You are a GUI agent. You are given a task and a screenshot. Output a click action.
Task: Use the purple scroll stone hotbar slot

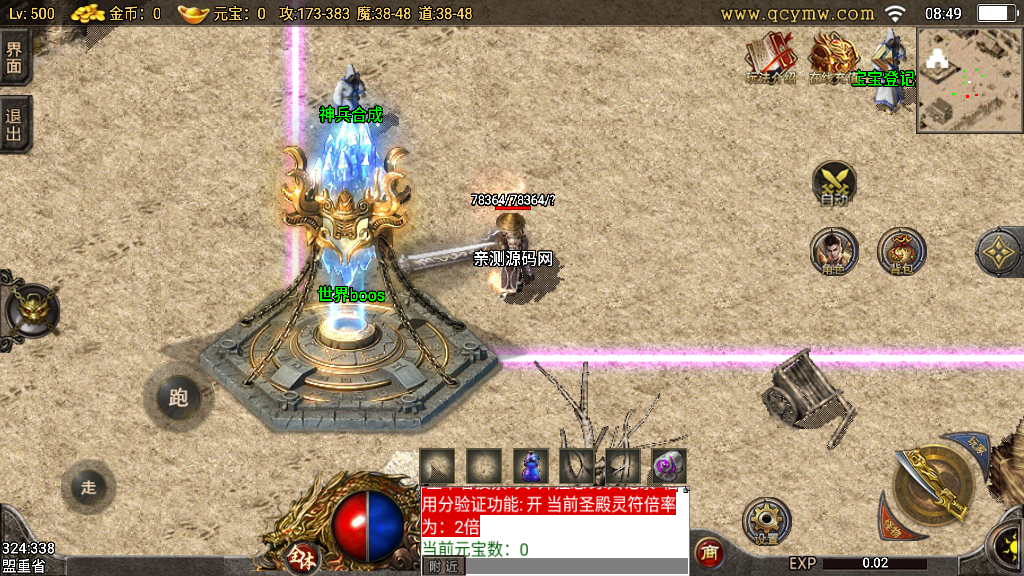click(669, 465)
